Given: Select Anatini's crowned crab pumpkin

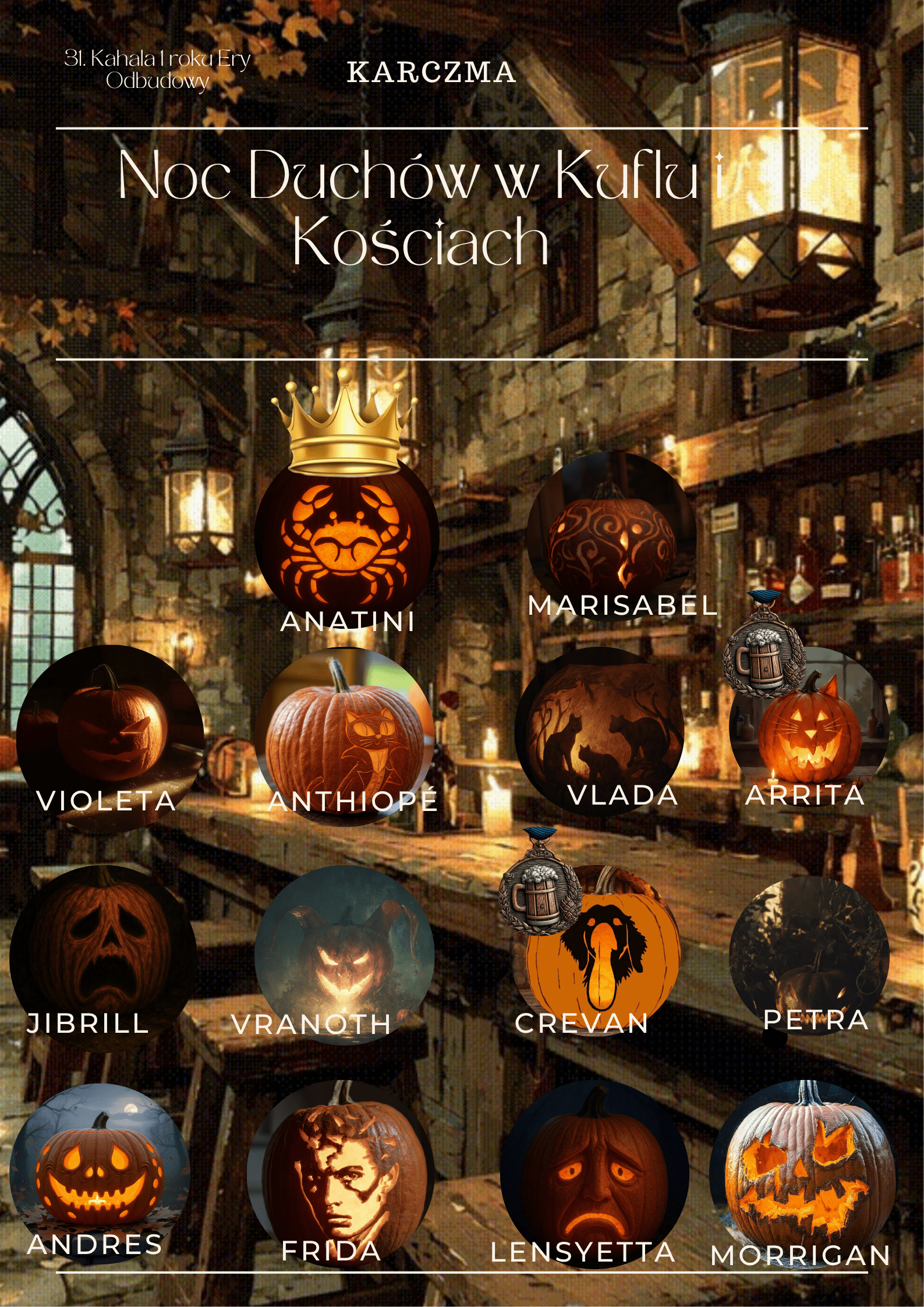Looking at the screenshot, I should point(346,546).
